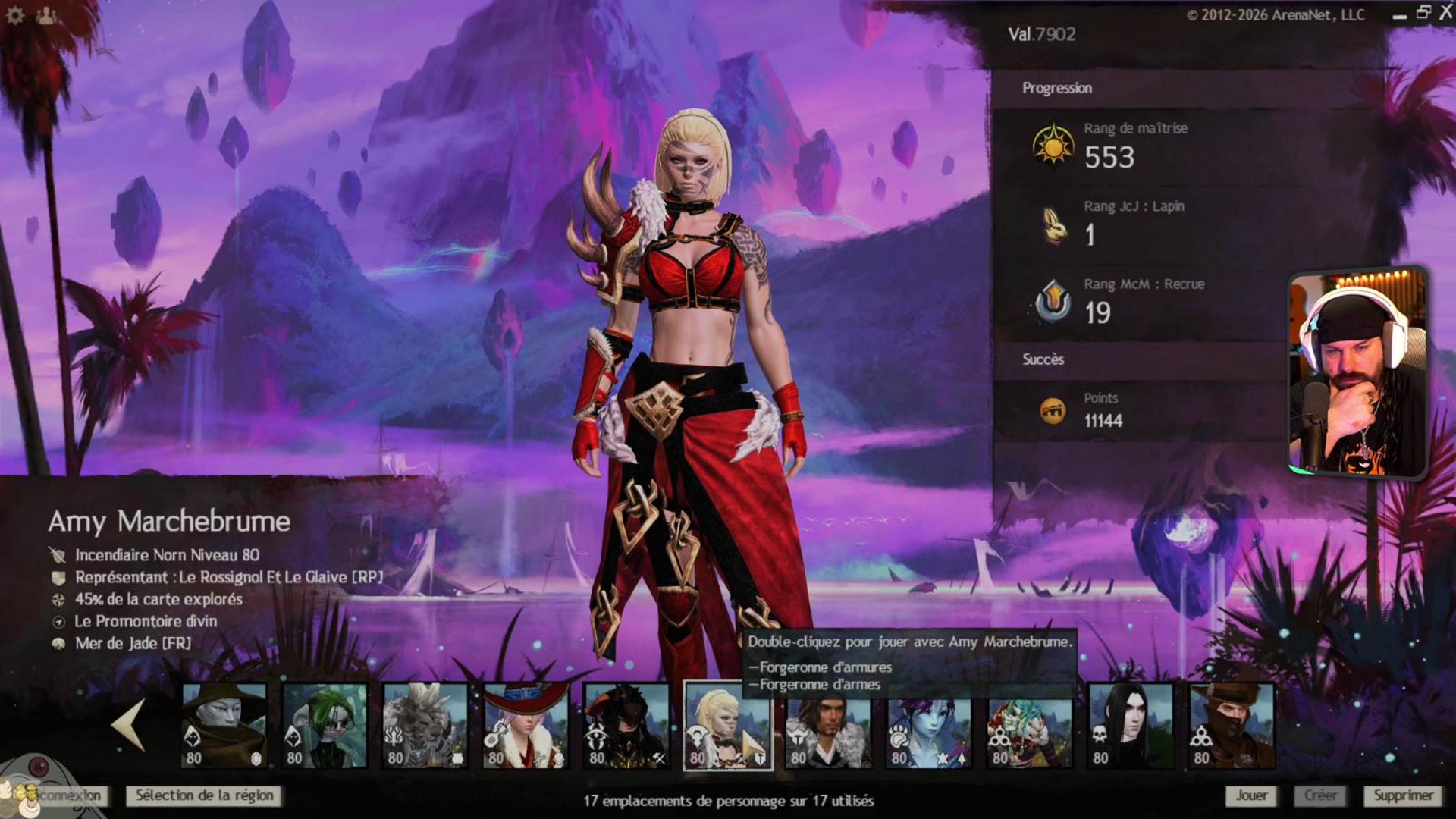Select the blue-skinned character portrait
Viewport: 1456px width, 819px height.
[x=930, y=726]
